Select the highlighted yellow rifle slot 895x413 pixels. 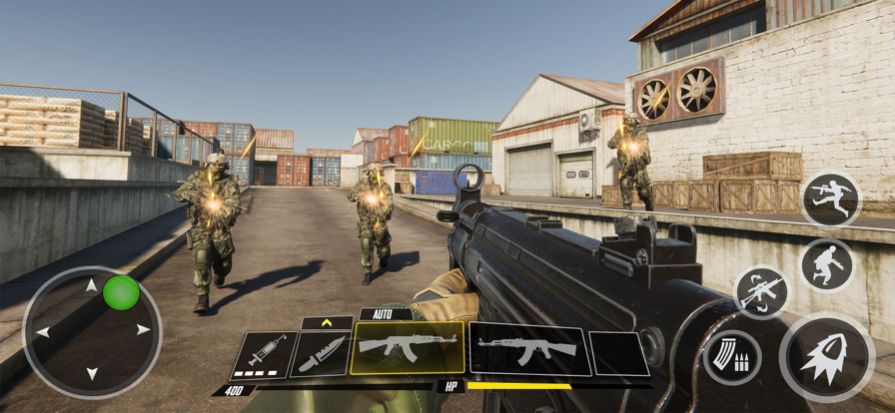[x=407, y=347]
